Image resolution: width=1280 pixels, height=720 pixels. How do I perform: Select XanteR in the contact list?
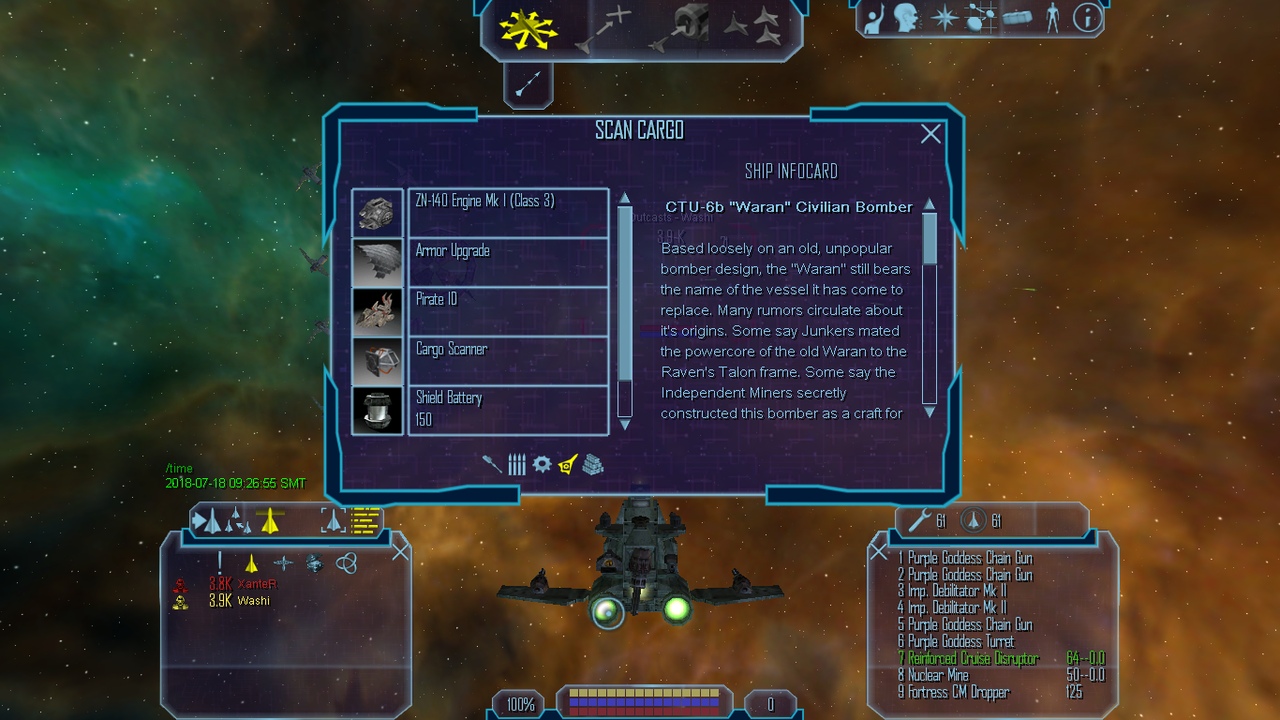[x=256, y=584]
